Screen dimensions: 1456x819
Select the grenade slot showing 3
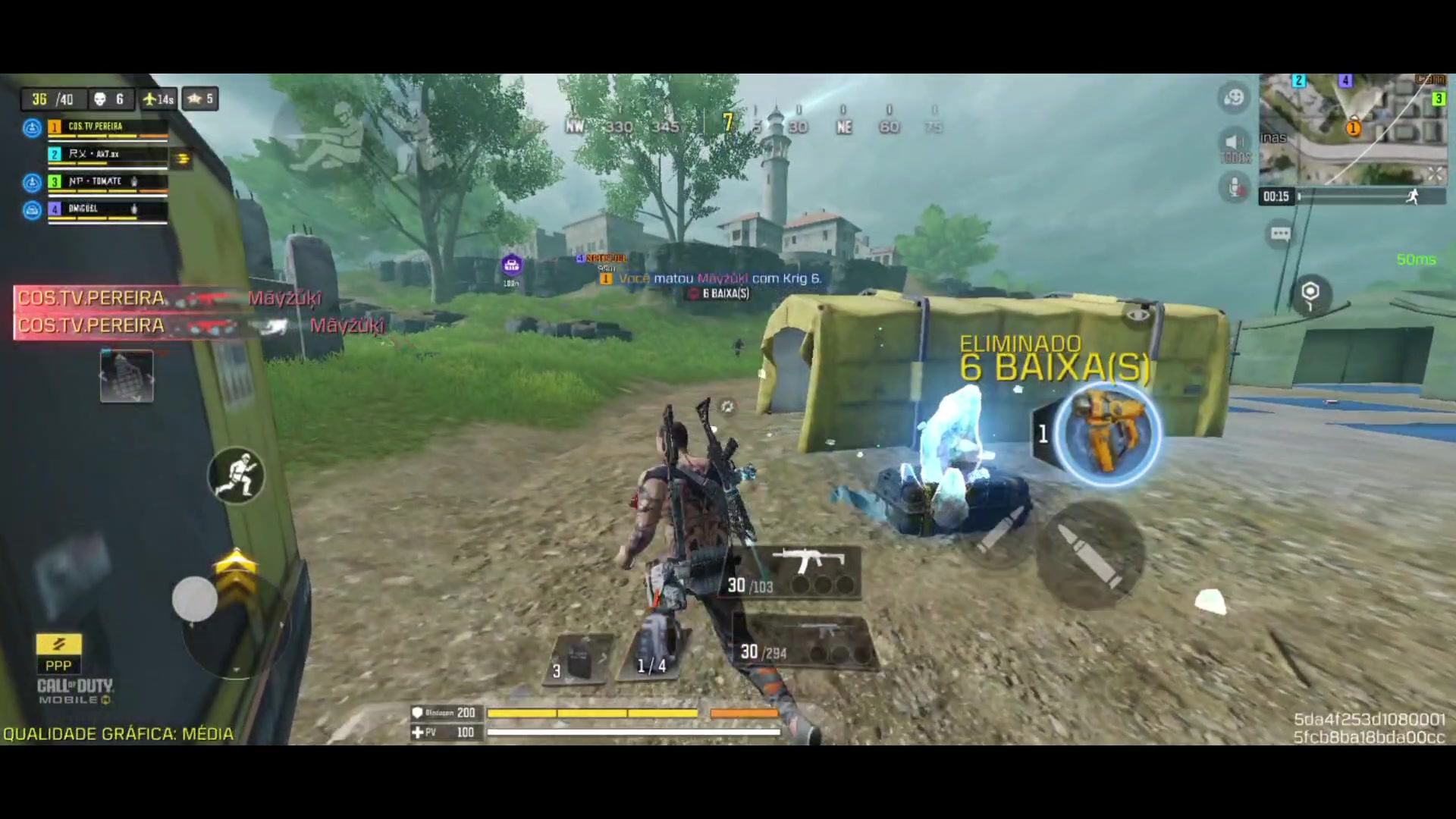click(580, 658)
